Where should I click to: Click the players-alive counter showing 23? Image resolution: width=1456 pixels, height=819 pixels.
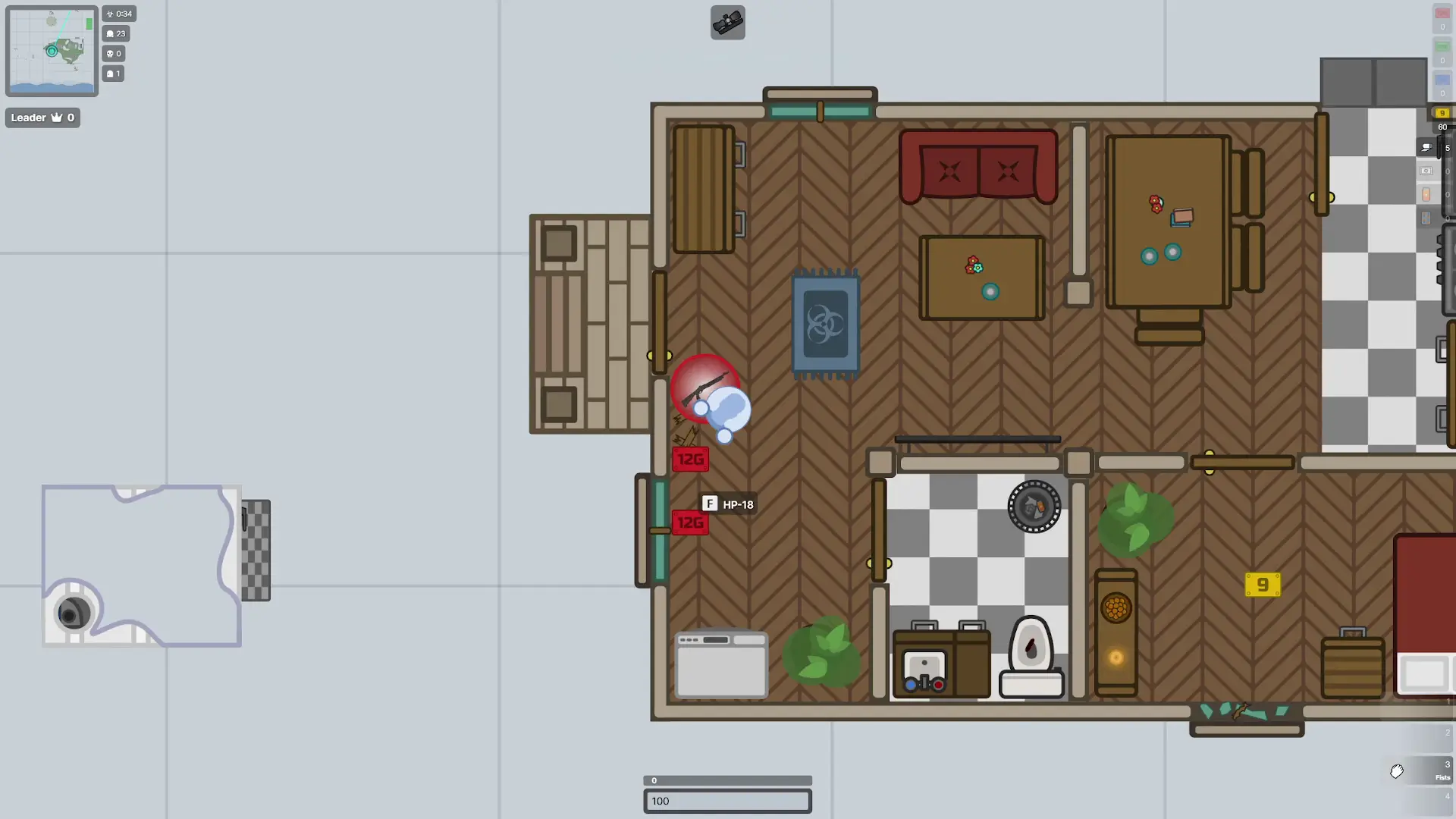pyautogui.click(x=116, y=33)
